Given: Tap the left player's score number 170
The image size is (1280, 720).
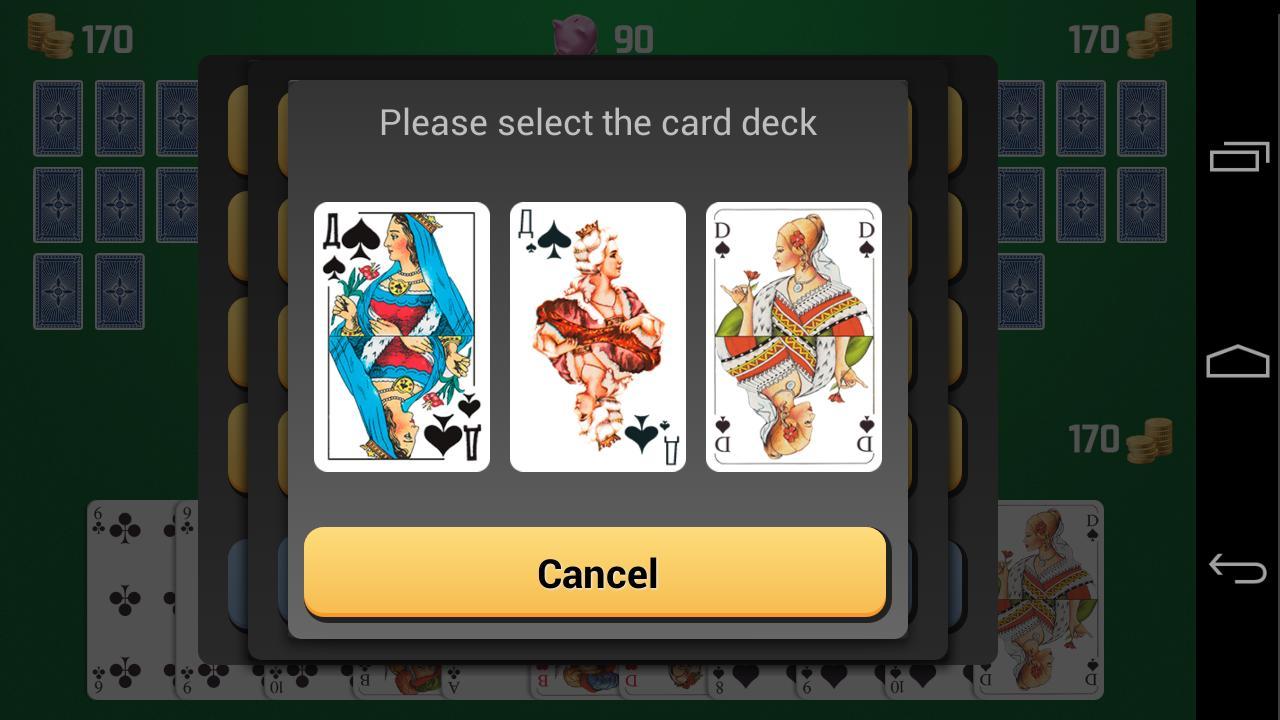Looking at the screenshot, I should pos(105,38).
